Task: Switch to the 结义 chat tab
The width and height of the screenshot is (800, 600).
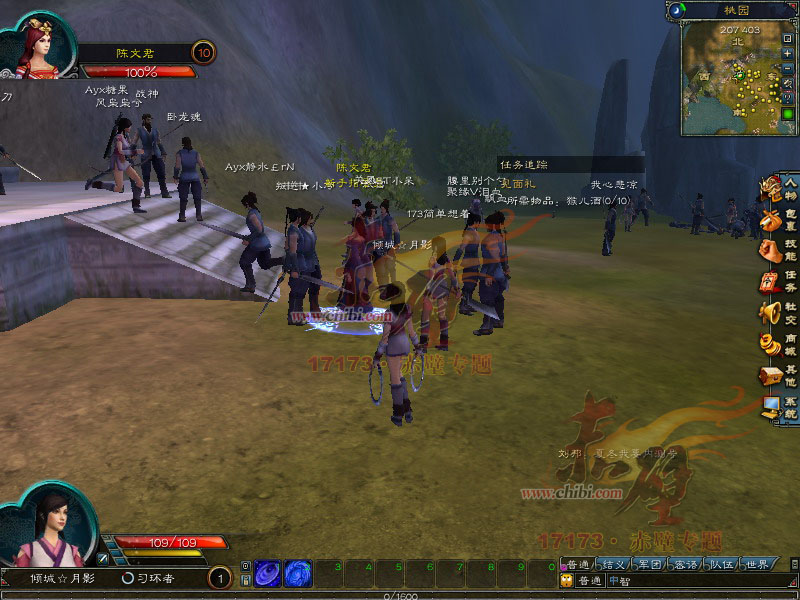Action: point(614,565)
